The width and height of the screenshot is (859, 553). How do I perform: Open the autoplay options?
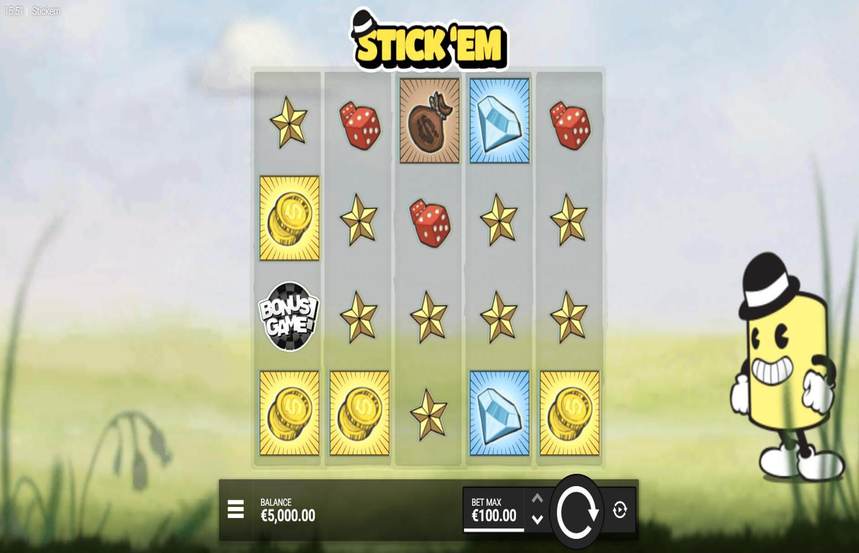619,510
